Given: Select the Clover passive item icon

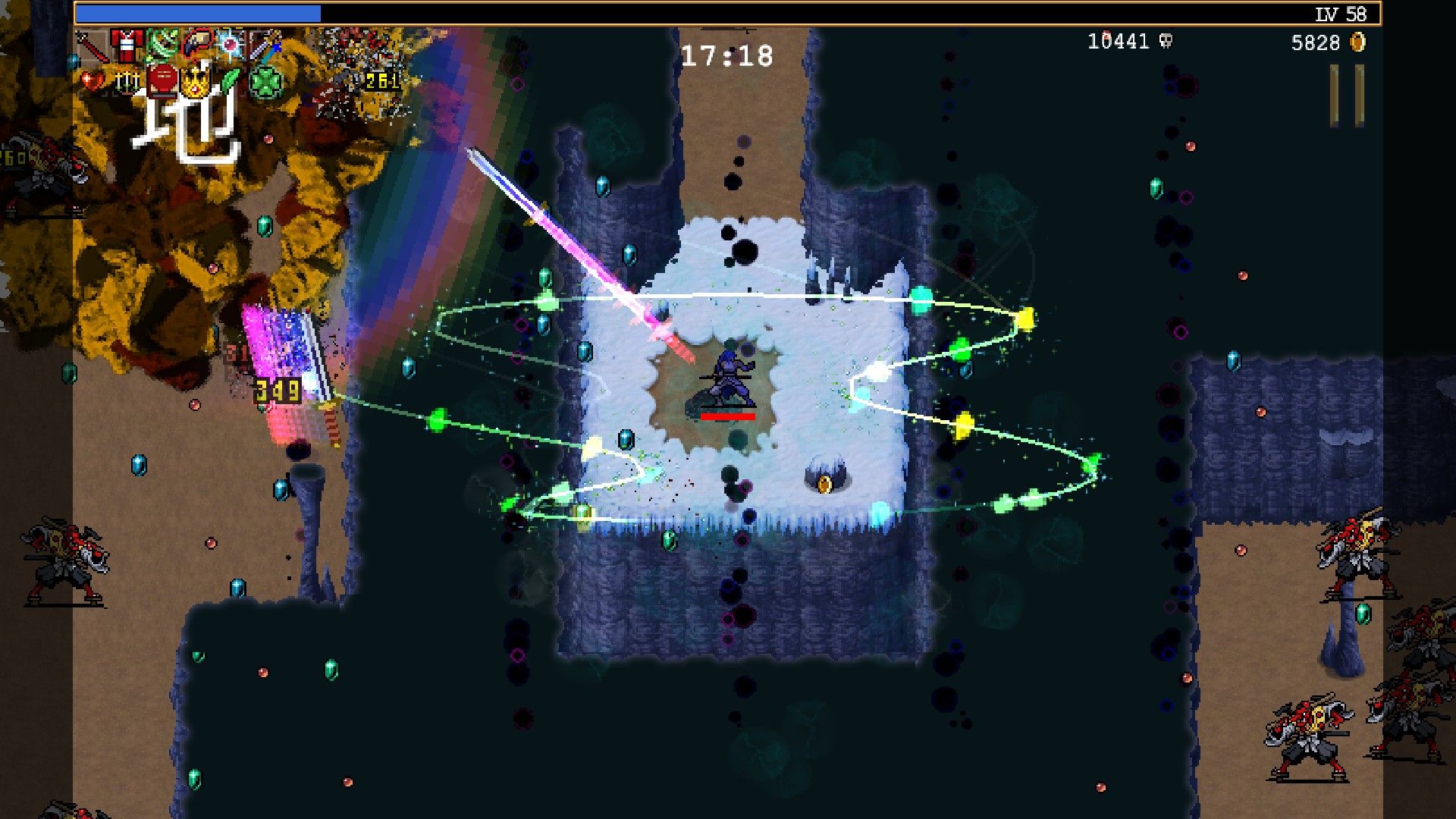Looking at the screenshot, I should click(265, 80).
